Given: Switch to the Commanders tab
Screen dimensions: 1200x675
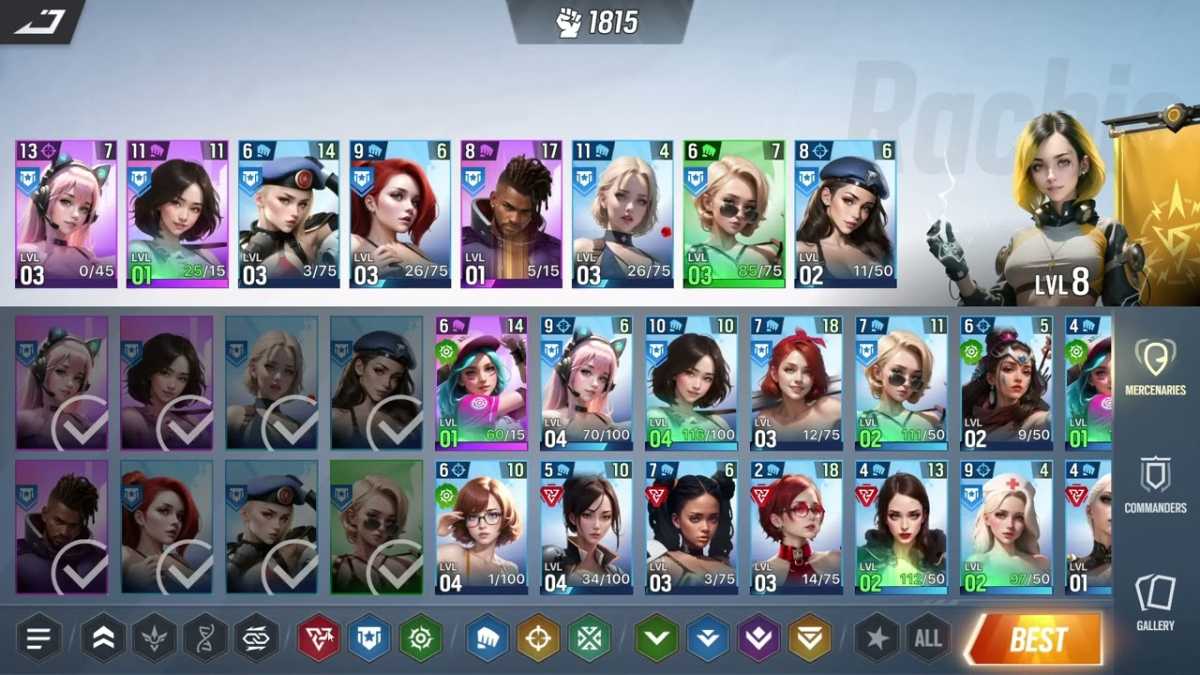Looking at the screenshot, I should pos(1155,485).
